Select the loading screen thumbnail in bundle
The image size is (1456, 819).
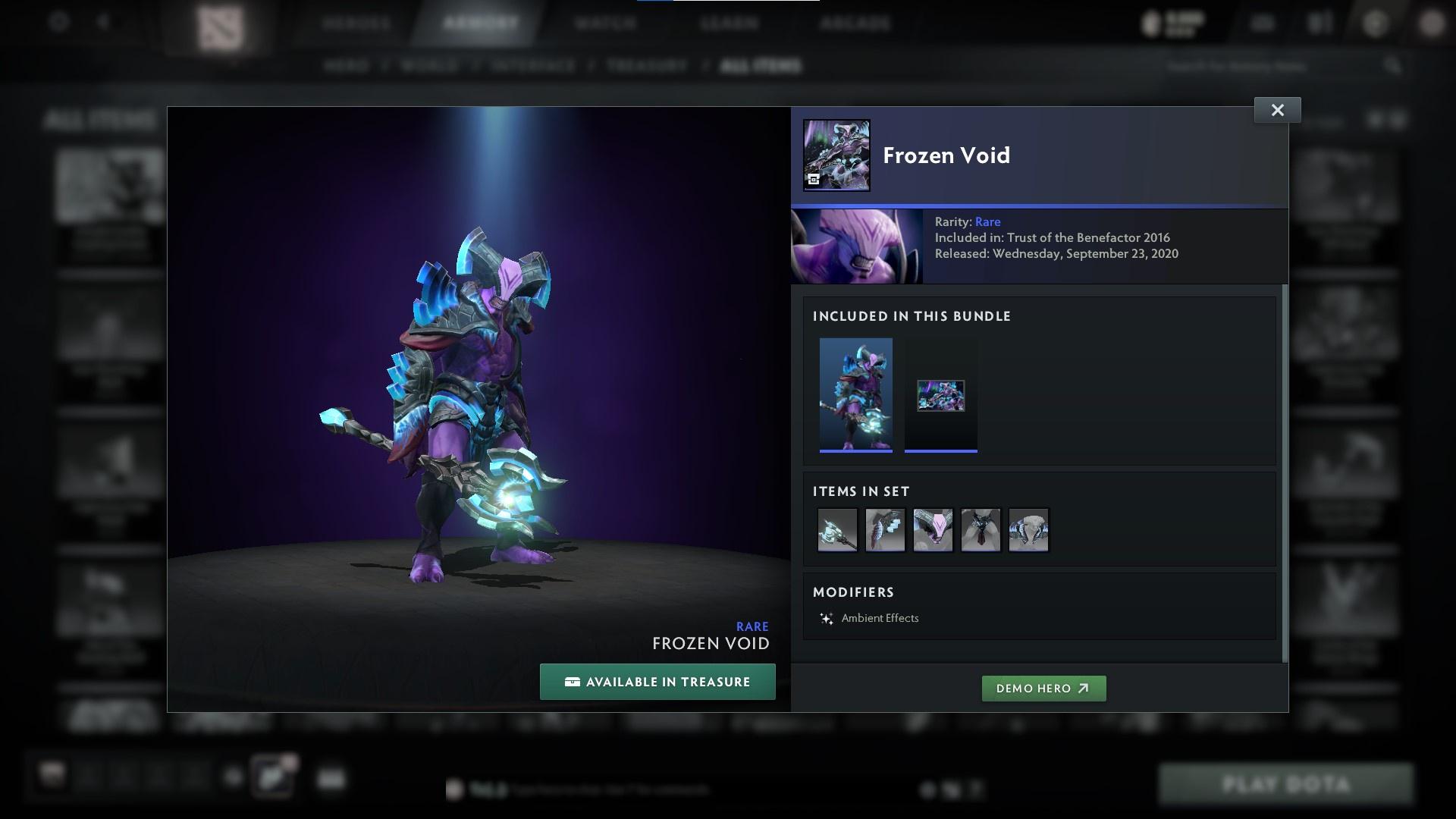(940, 394)
